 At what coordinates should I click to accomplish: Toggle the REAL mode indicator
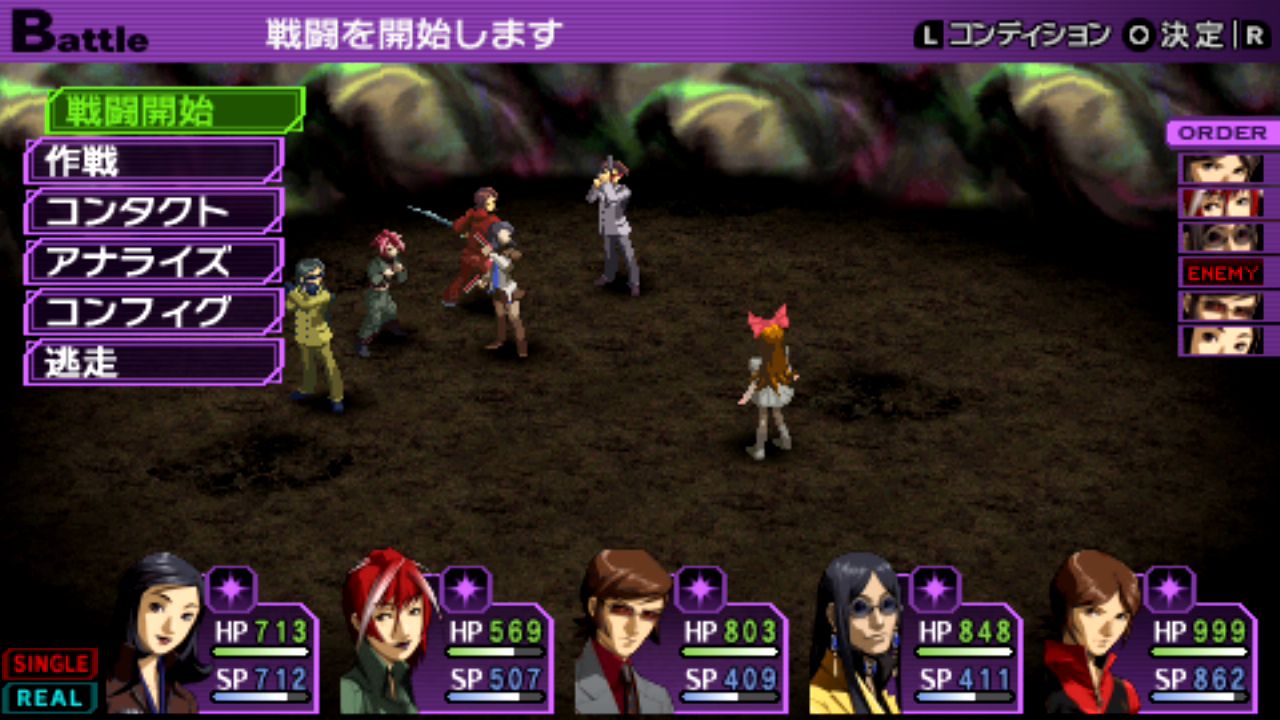[x=50, y=698]
